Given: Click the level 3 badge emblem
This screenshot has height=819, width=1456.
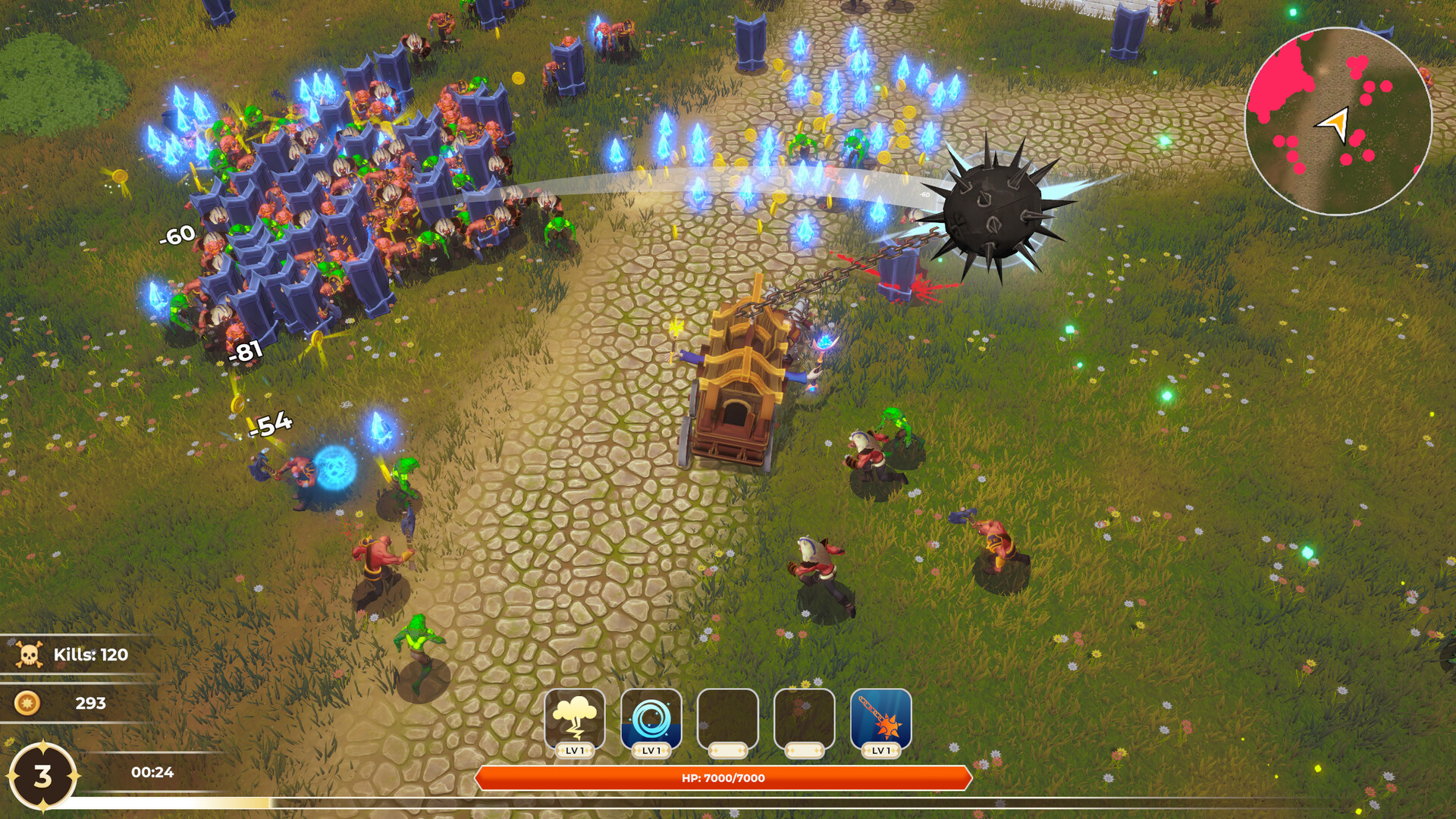Looking at the screenshot, I should [x=43, y=775].
